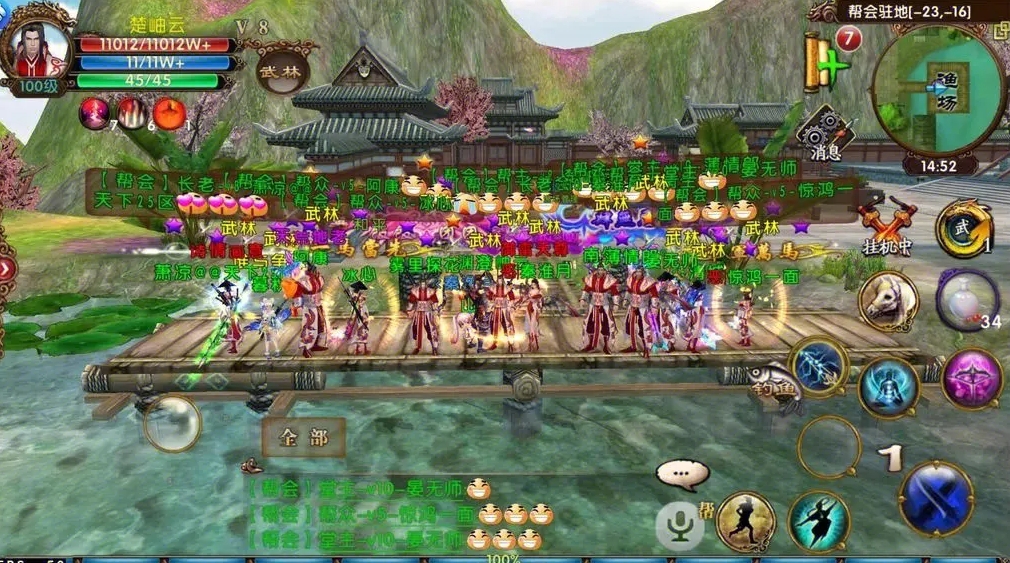The width and height of the screenshot is (1010, 563).
Task: Open the 消息 messages gear icon
Action: point(824,133)
